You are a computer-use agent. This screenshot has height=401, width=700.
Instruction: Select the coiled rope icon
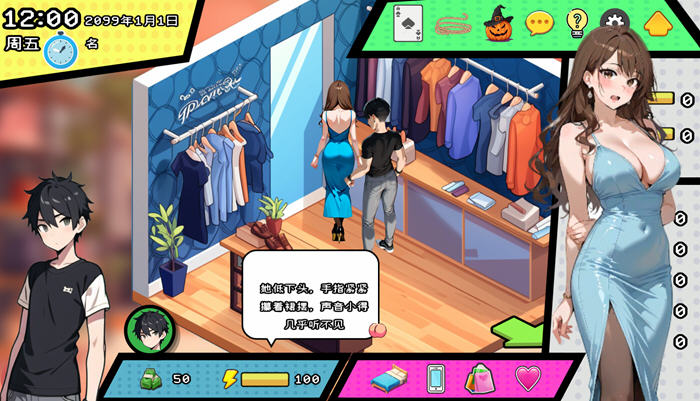click(x=453, y=24)
